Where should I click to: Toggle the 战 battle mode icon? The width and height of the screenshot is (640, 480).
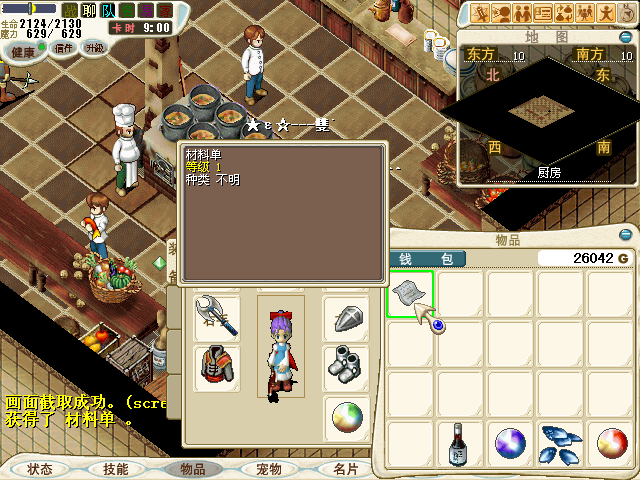(x=70, y=10)
